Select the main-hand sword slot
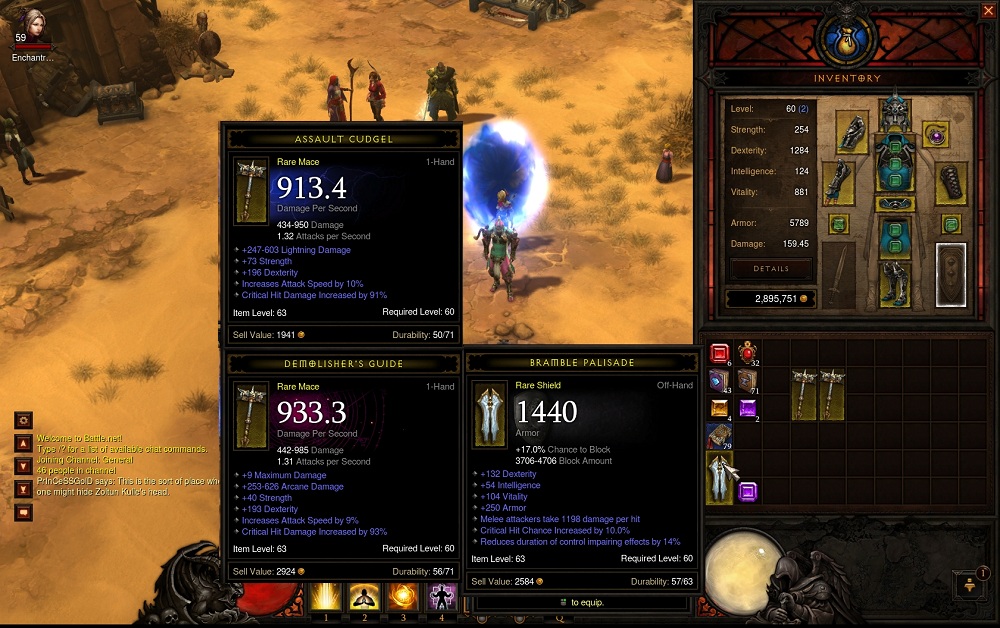 click(838, 274)
